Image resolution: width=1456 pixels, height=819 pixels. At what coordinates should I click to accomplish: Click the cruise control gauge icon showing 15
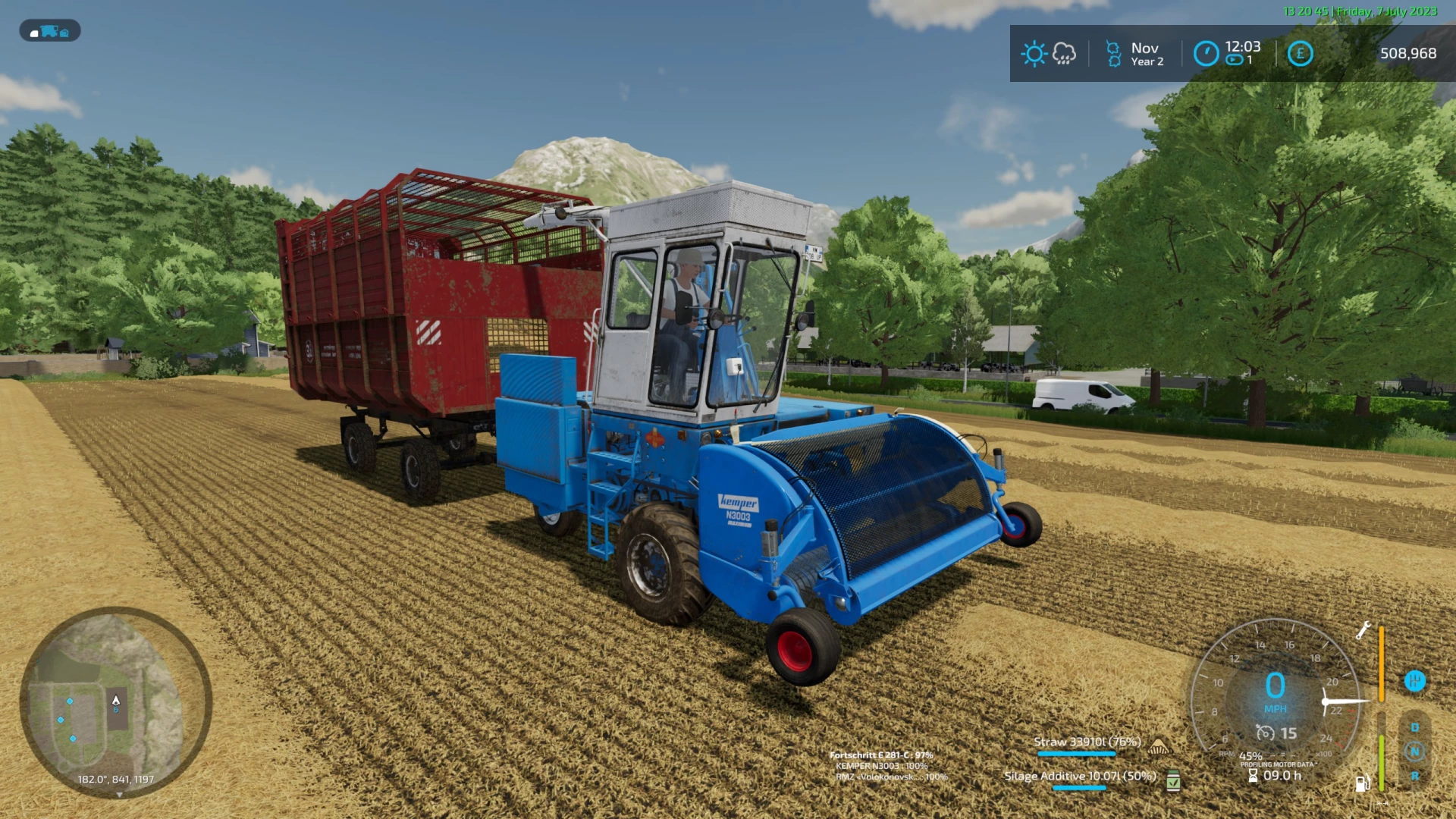[x=1266, y=733]
